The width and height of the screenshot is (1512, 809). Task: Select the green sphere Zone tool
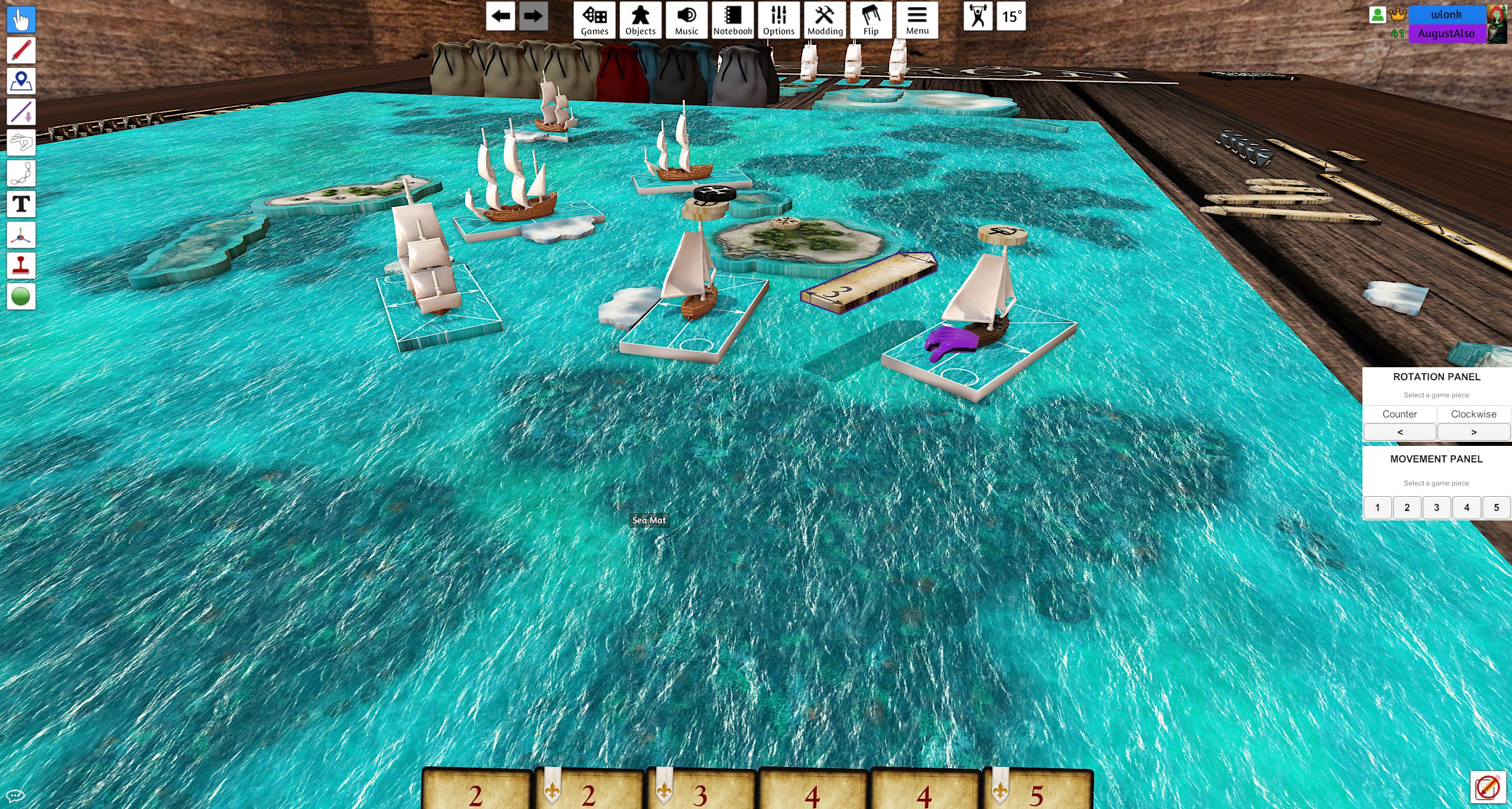click(x=21, y=295)
